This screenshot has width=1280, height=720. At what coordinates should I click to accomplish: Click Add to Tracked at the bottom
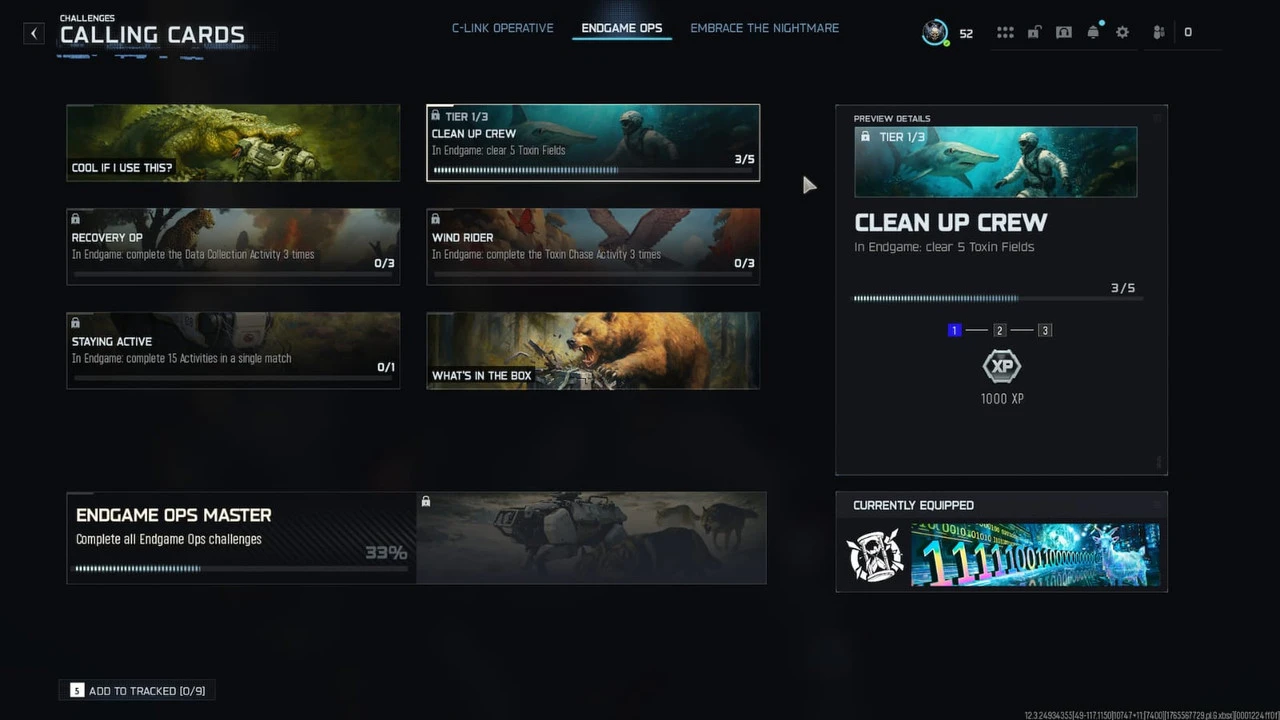(x=136, y=690)
